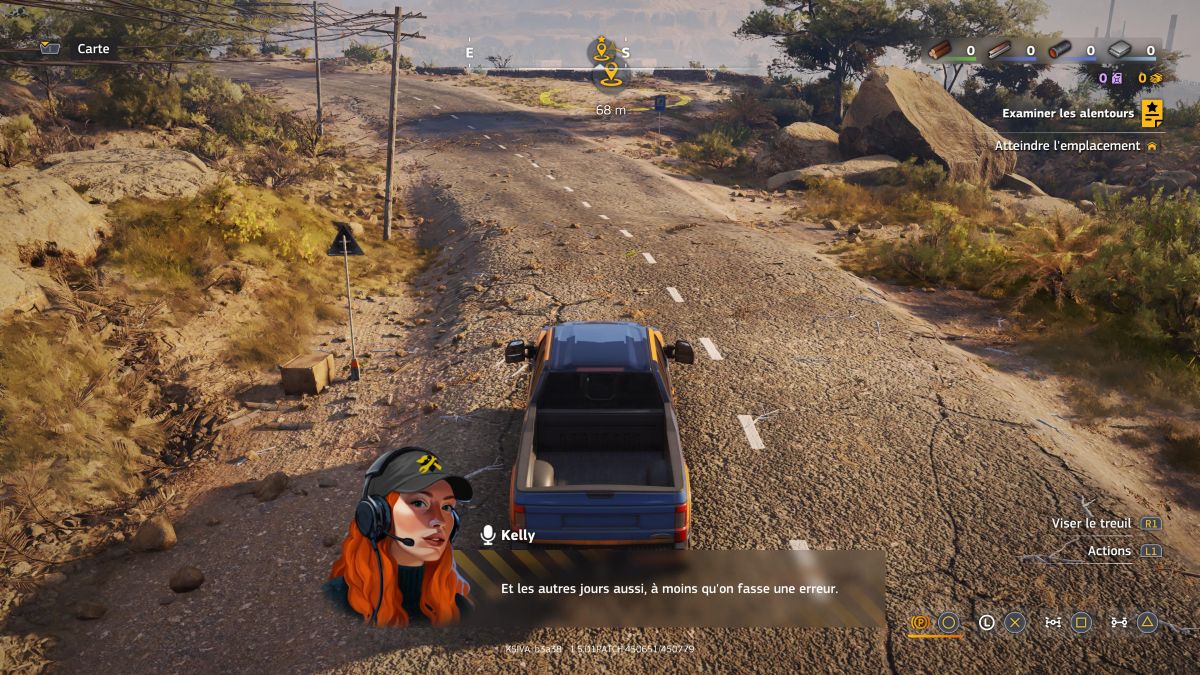Toggle the differential lock icon
The width and height of the screenshot is (1200, 675).
(x=1053, y=623)
